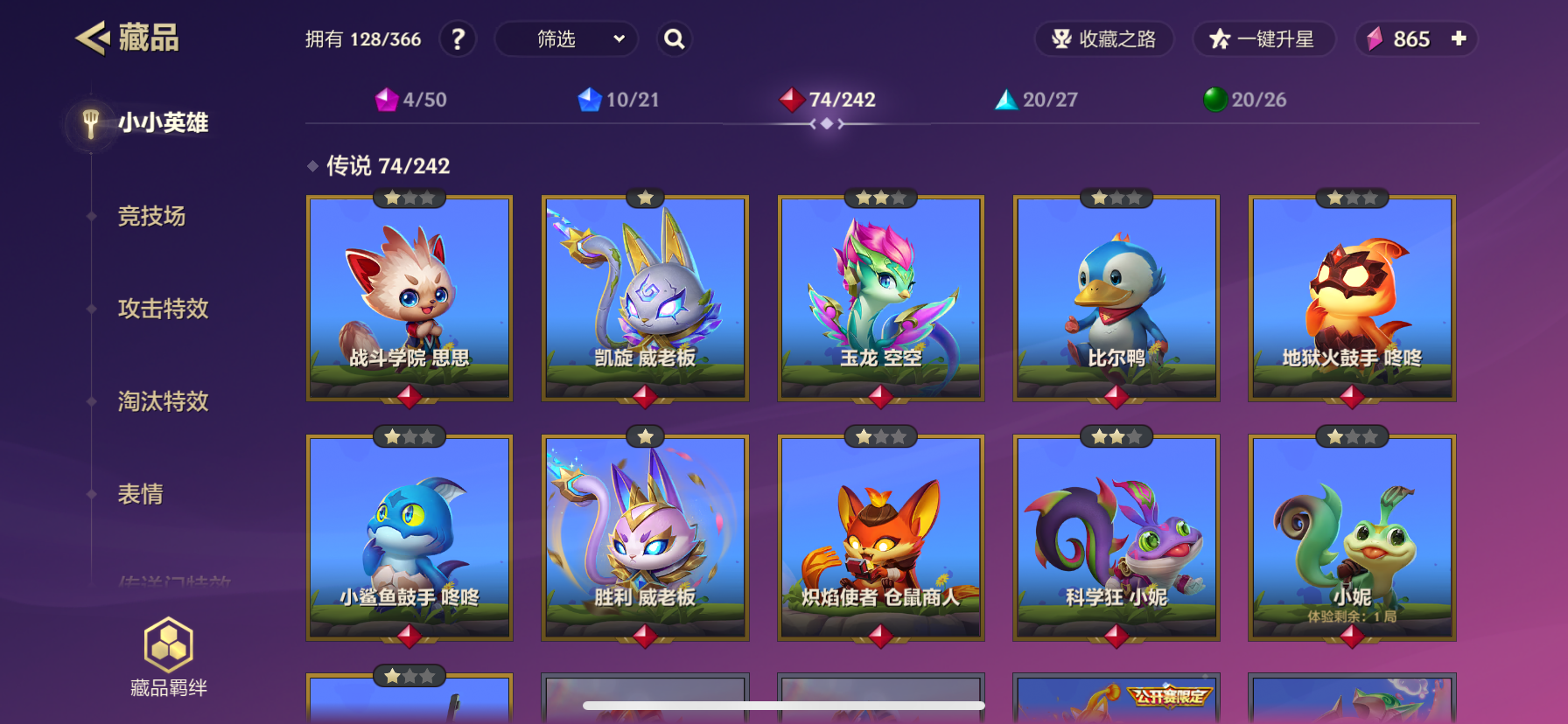Open the 筛选 filter dropdown
This screenshot has width=1568, height=724.
566,39
